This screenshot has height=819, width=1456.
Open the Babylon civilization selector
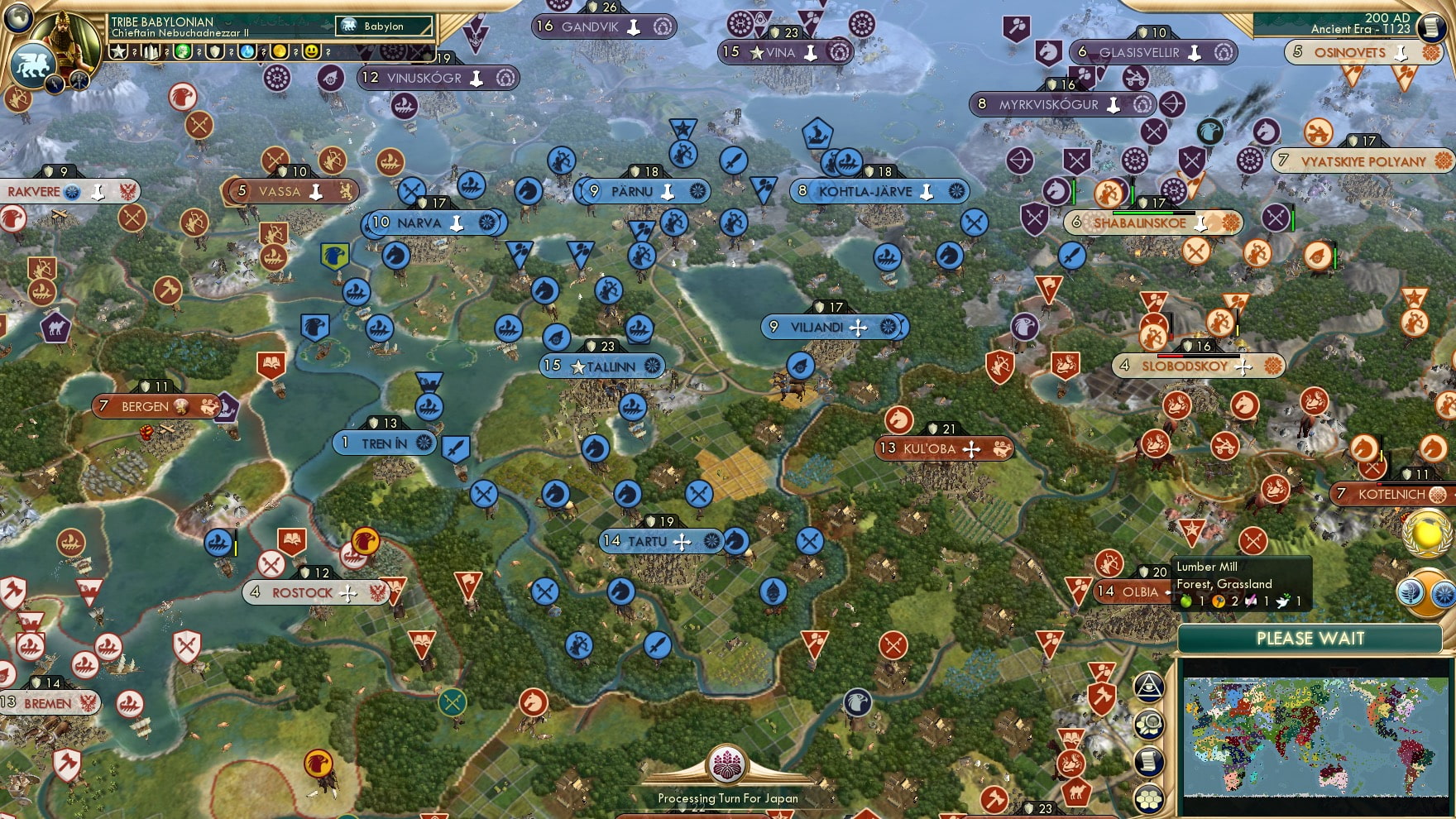[385, 26]
